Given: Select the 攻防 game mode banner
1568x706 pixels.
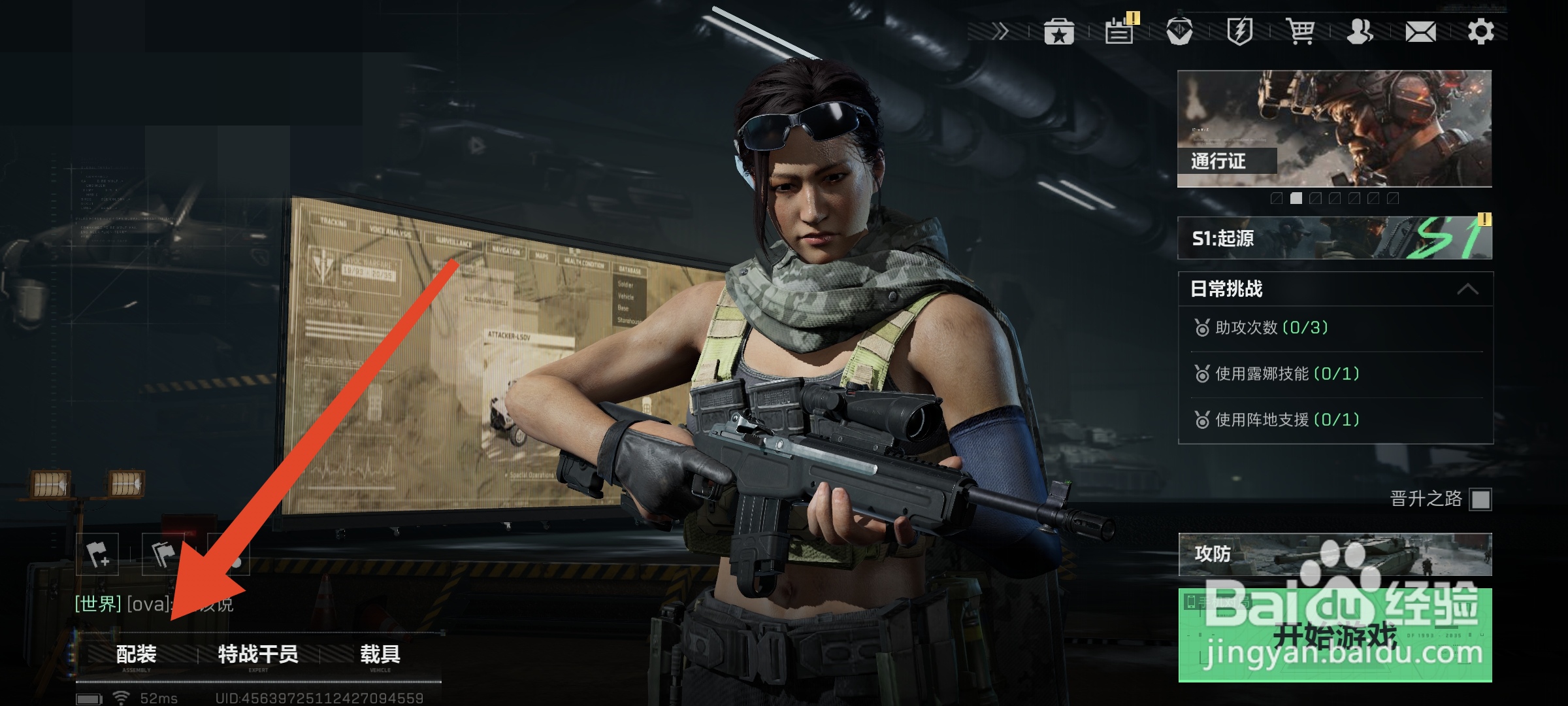Looking at the screenshot, I should coord(1335,554).
